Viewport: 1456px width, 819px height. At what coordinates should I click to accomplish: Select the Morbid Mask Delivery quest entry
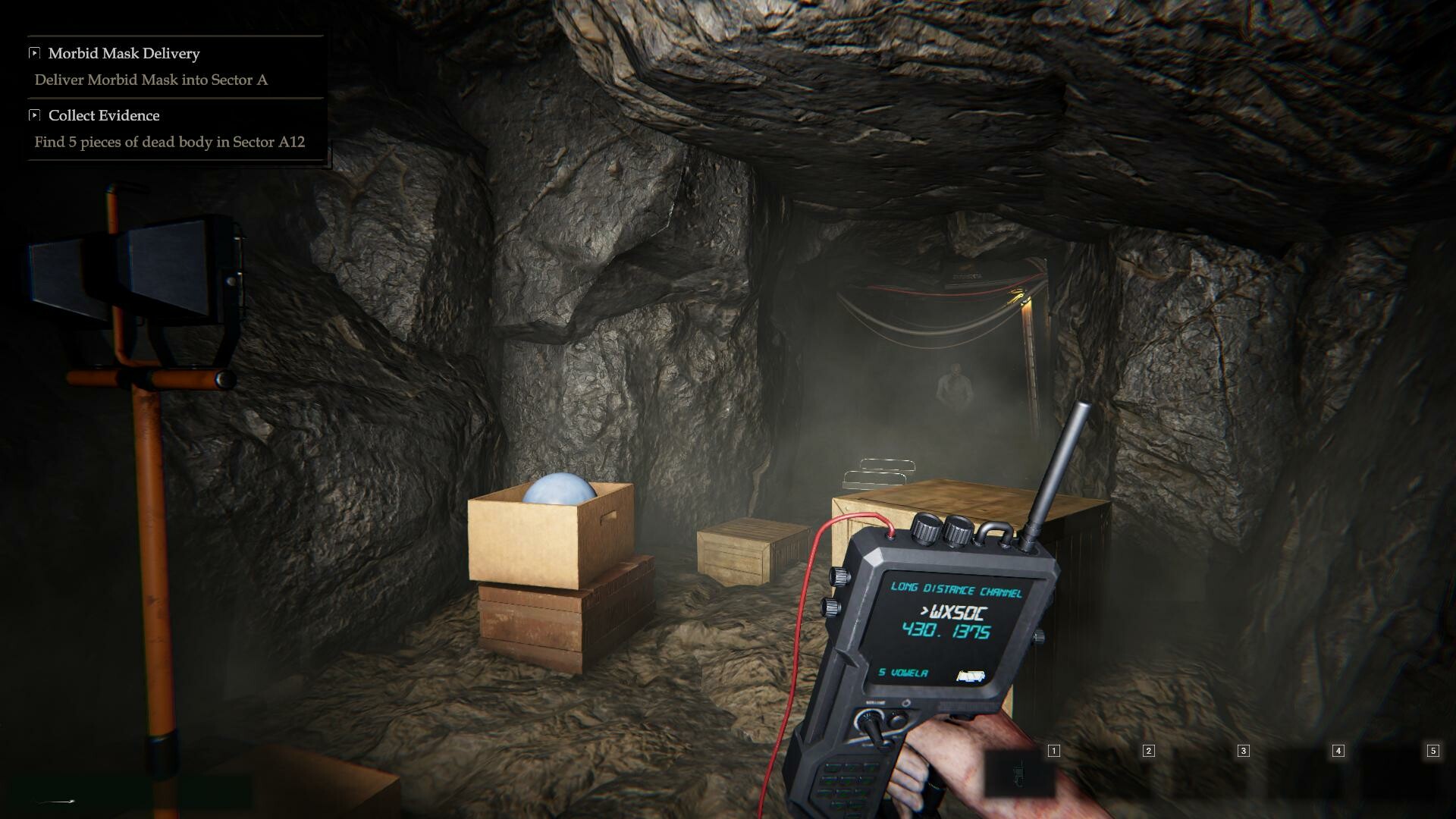(124, 53)
